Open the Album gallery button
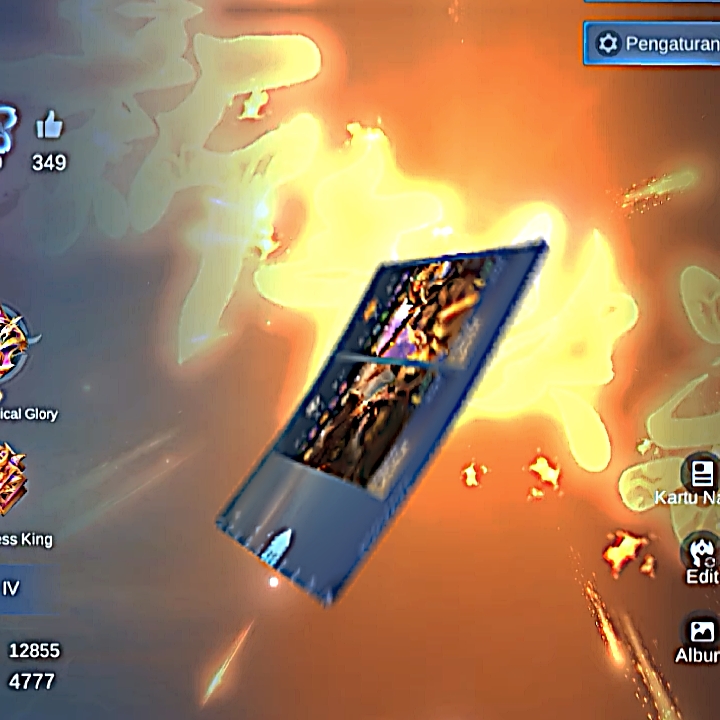 coord(702,632)
